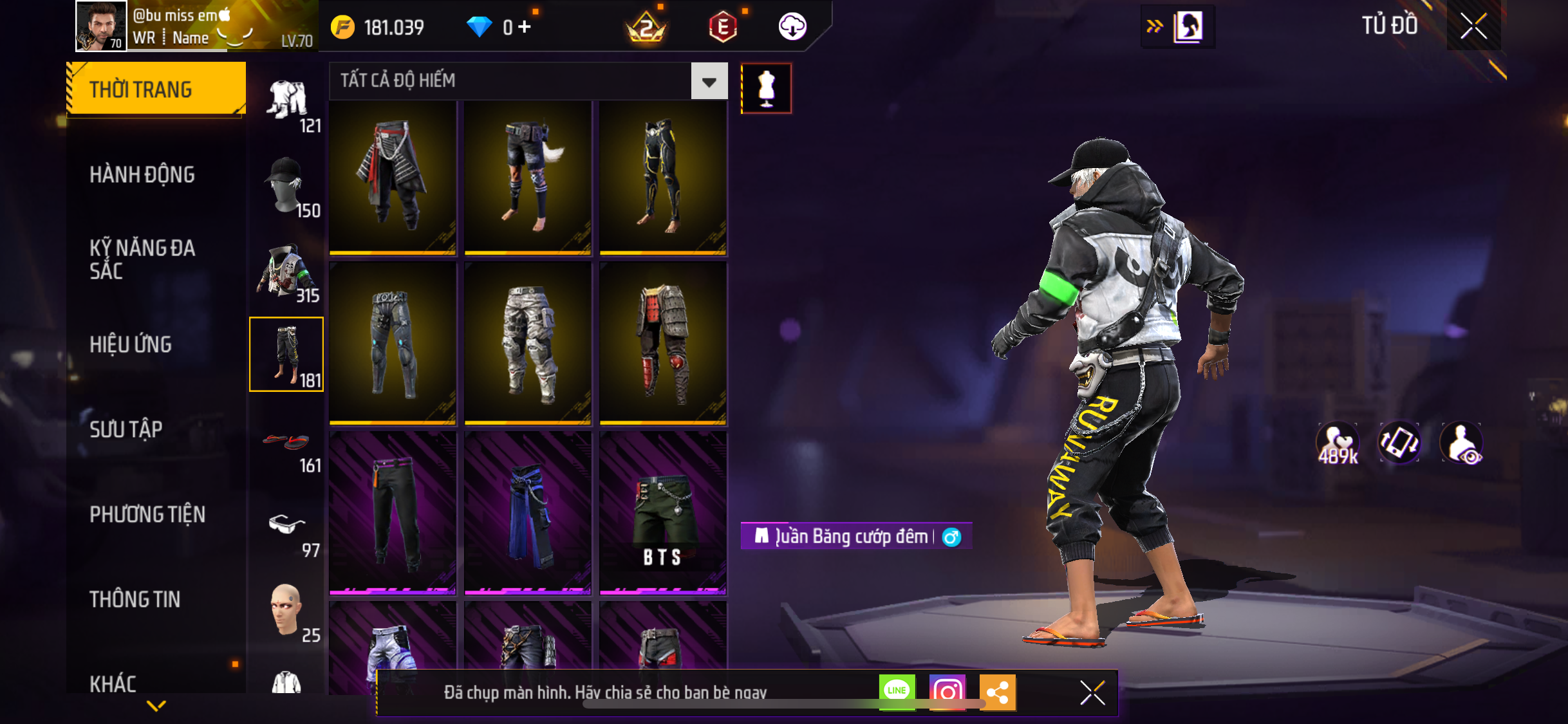1568x724 pixels.
Task: Dismiss the screenshot share banner
Action: point(1092,692)
